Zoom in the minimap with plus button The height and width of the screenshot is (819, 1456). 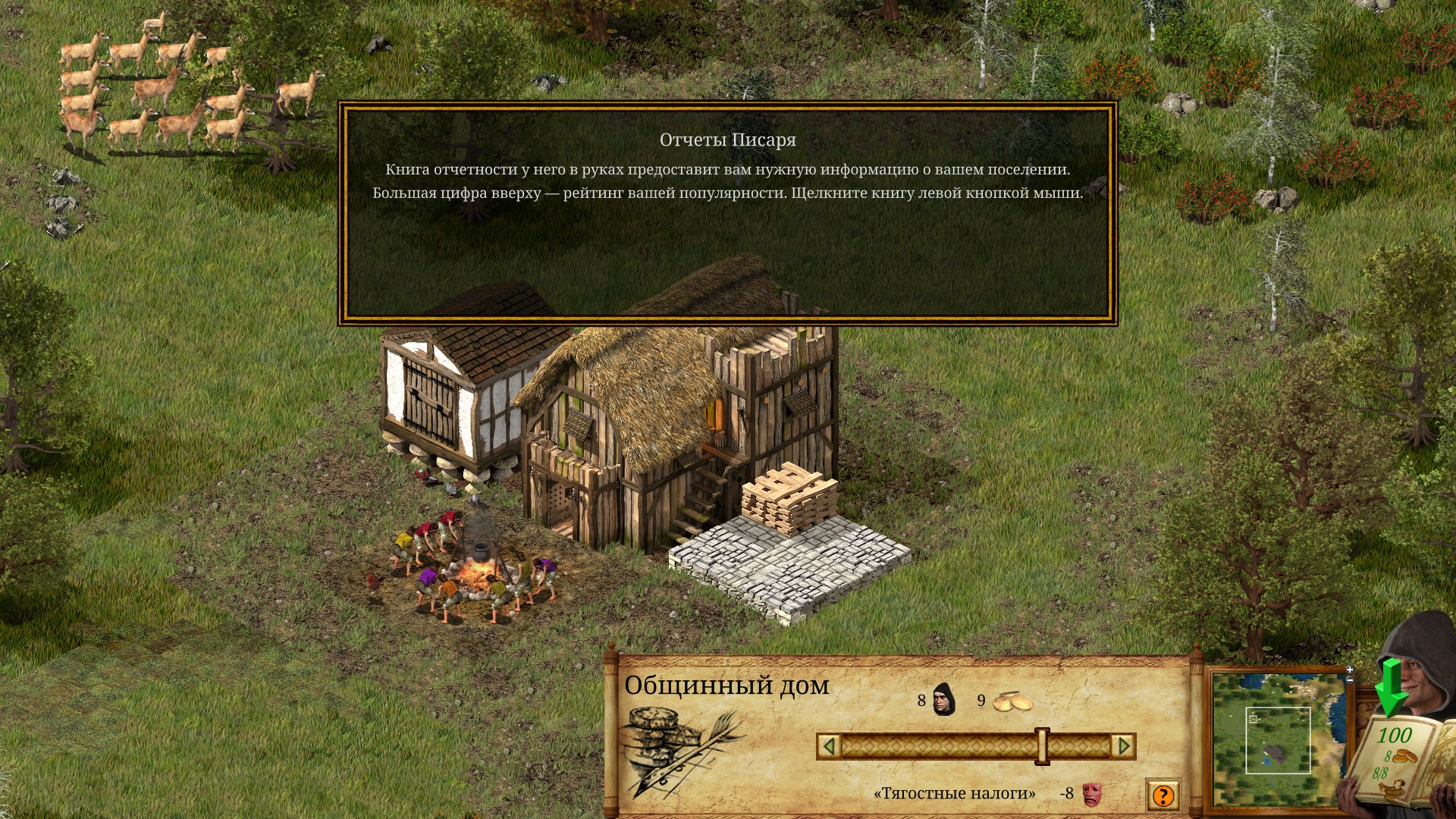click(x=1350, y=670)
